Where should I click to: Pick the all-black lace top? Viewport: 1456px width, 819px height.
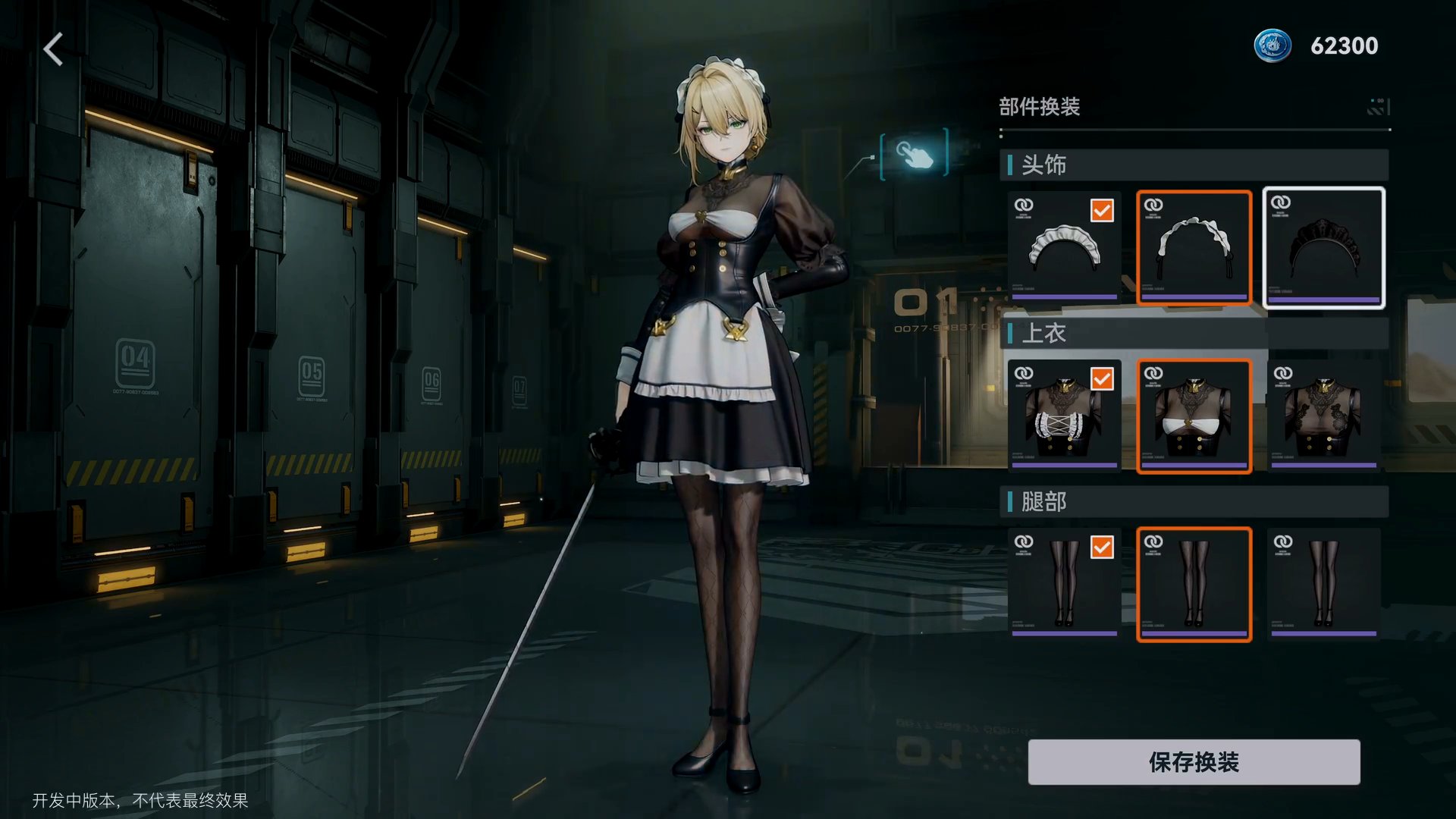pyautogui.click(x=1323, y=416)
